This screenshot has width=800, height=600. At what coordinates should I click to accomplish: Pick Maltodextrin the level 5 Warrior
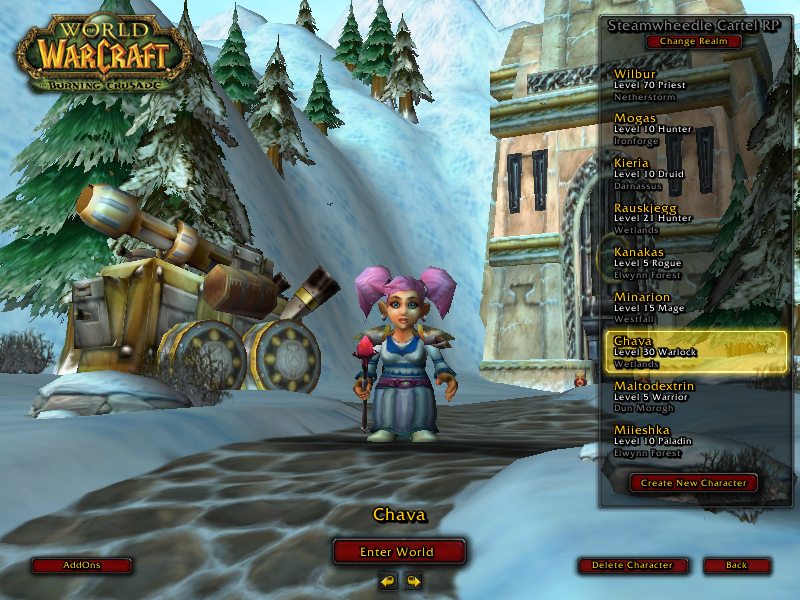[x=694, y=397]
